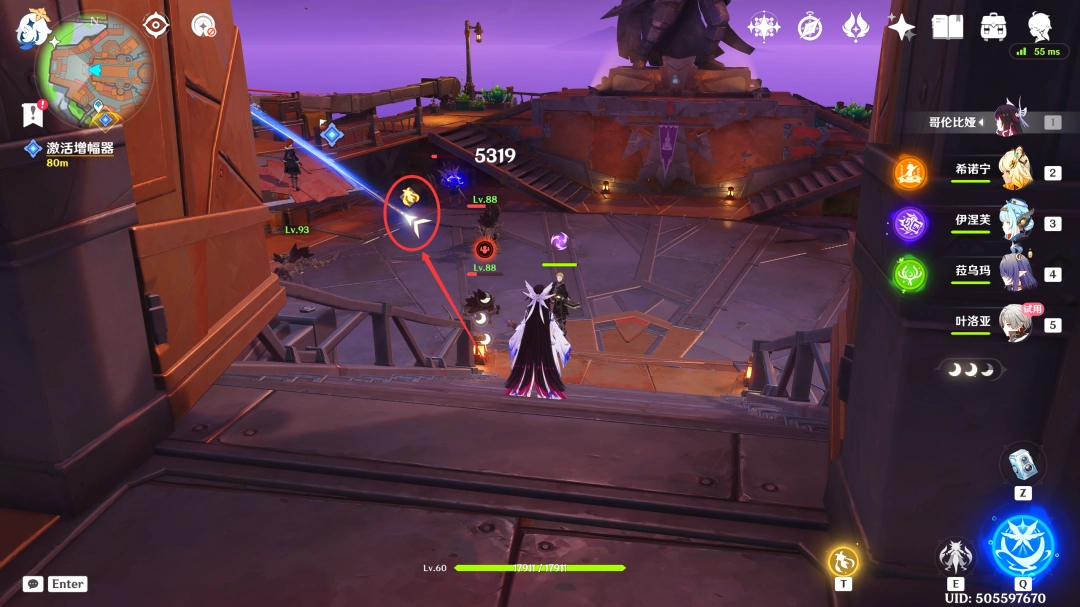The image size is (1080, 607).
Task: Click the eye-shaped icon beside the minimap
Action: click(156, 25)
